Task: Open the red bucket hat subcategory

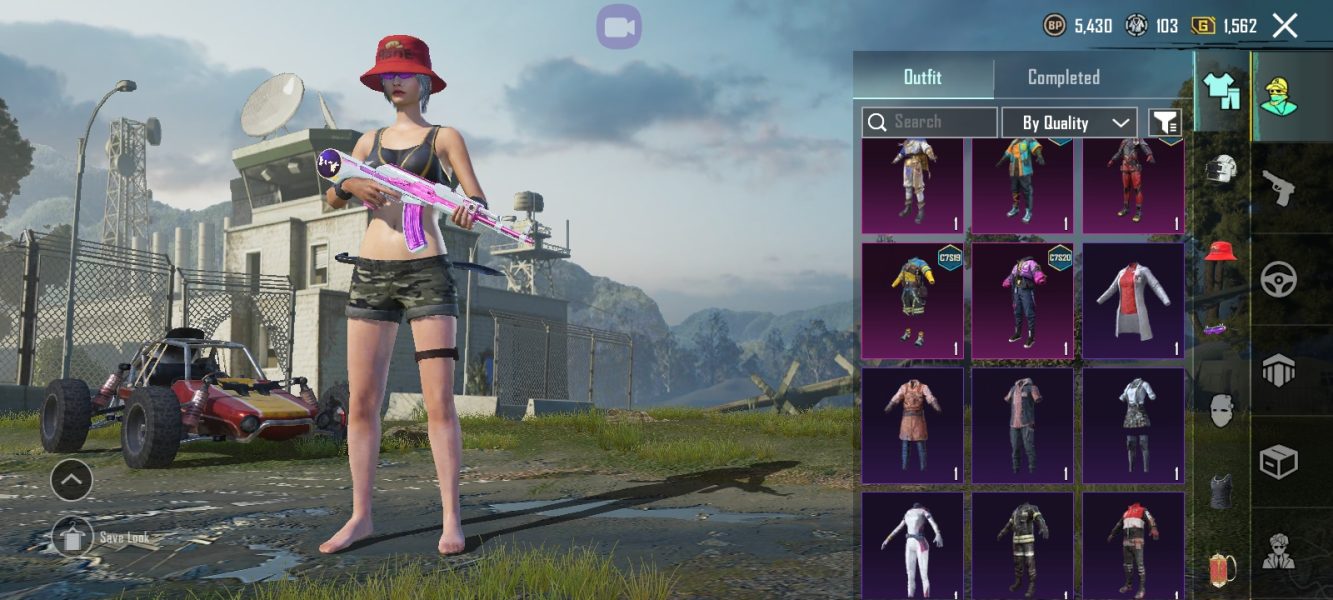Action: (x=1221, y=250)
